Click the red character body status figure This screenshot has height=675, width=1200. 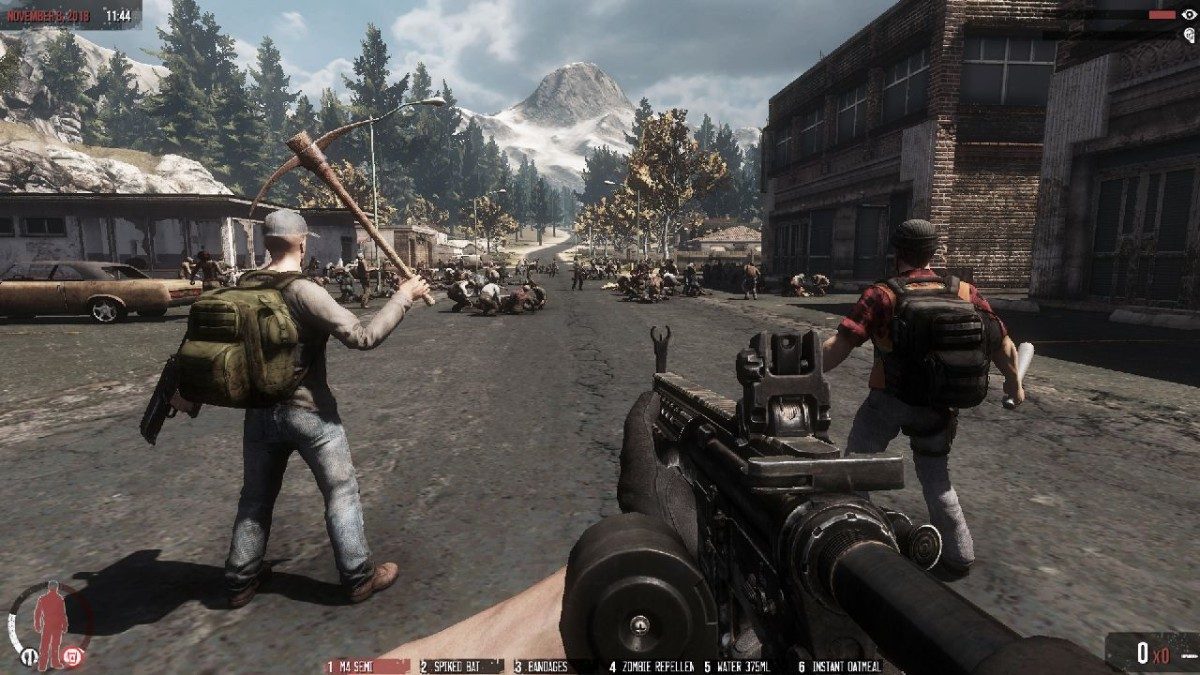pos(50,622)
